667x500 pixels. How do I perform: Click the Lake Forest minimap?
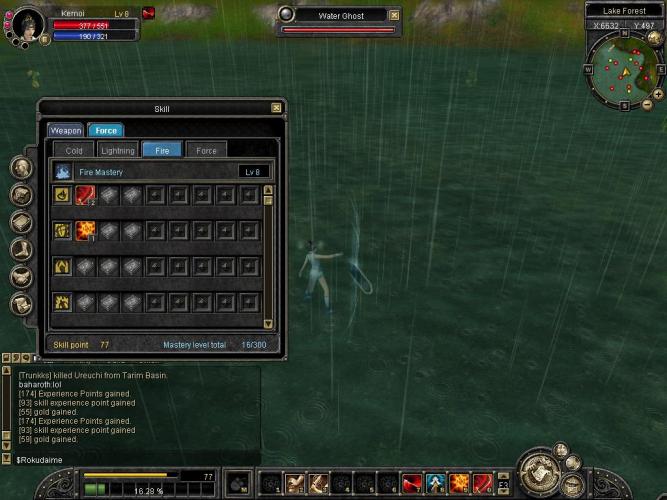620,70
